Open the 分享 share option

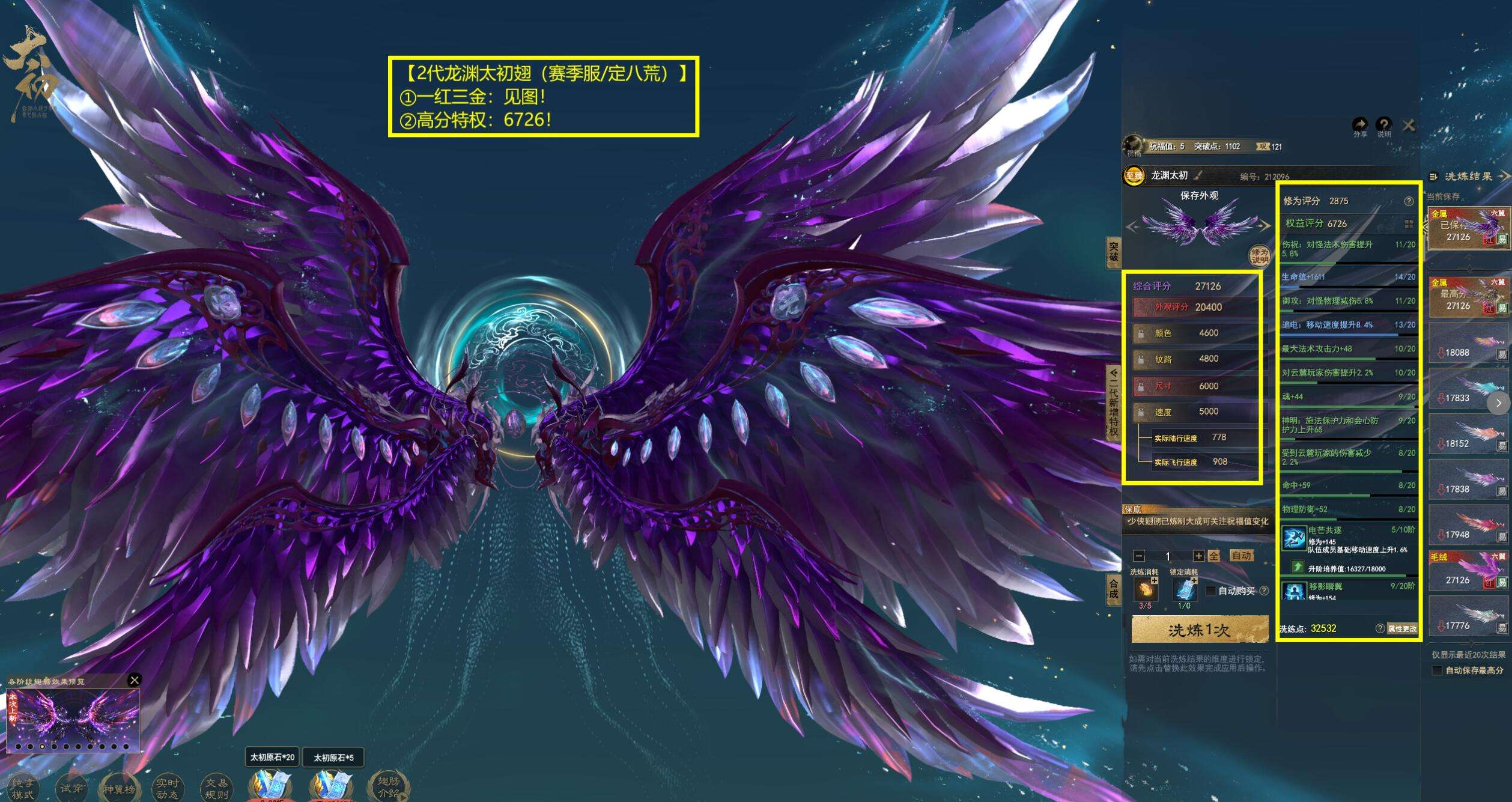coord(1360,126)
